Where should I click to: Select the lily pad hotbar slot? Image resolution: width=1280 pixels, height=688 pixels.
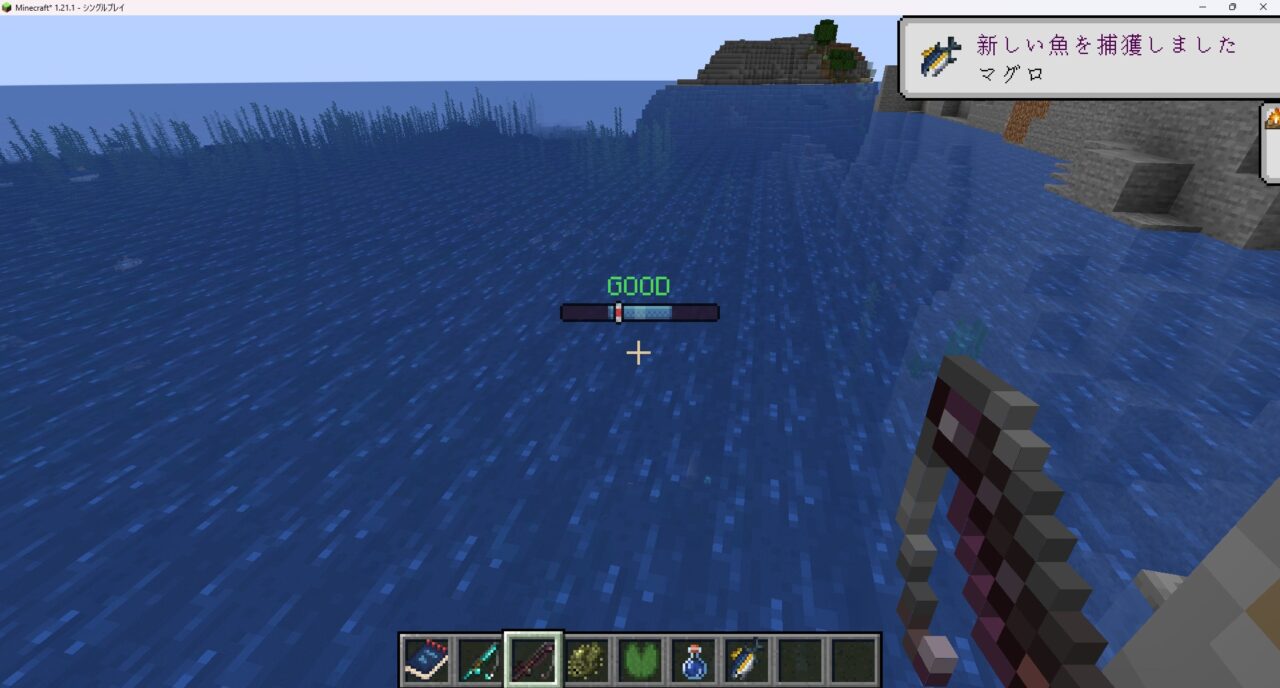tap(640, 660)
